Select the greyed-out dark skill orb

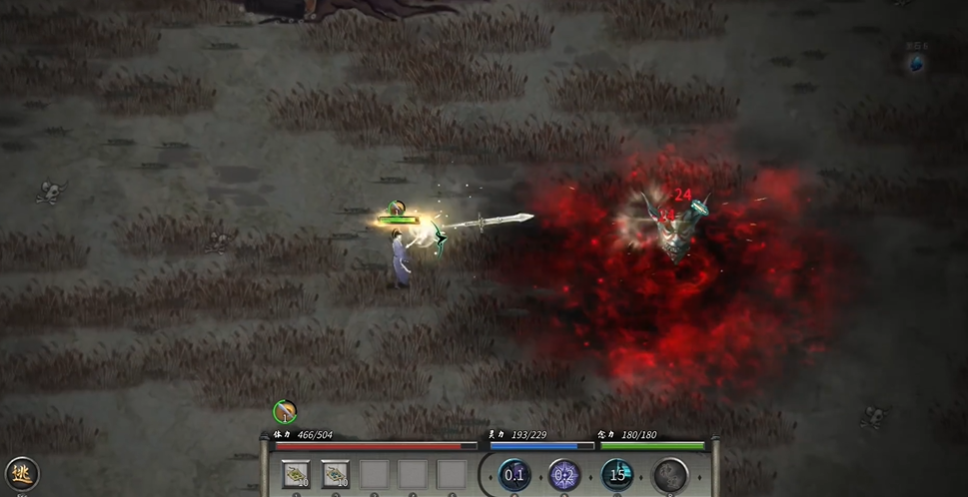[670, 474]
